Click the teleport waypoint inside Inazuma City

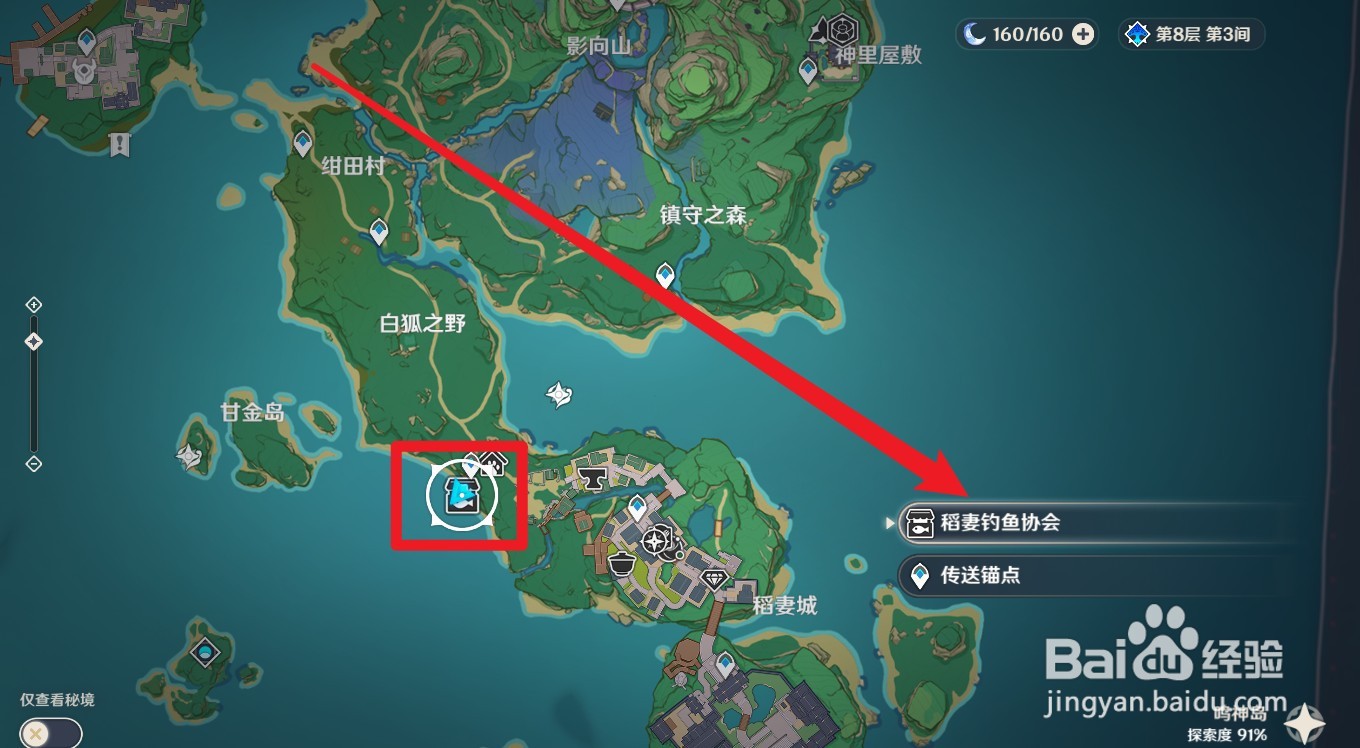[x=637, y=505]
